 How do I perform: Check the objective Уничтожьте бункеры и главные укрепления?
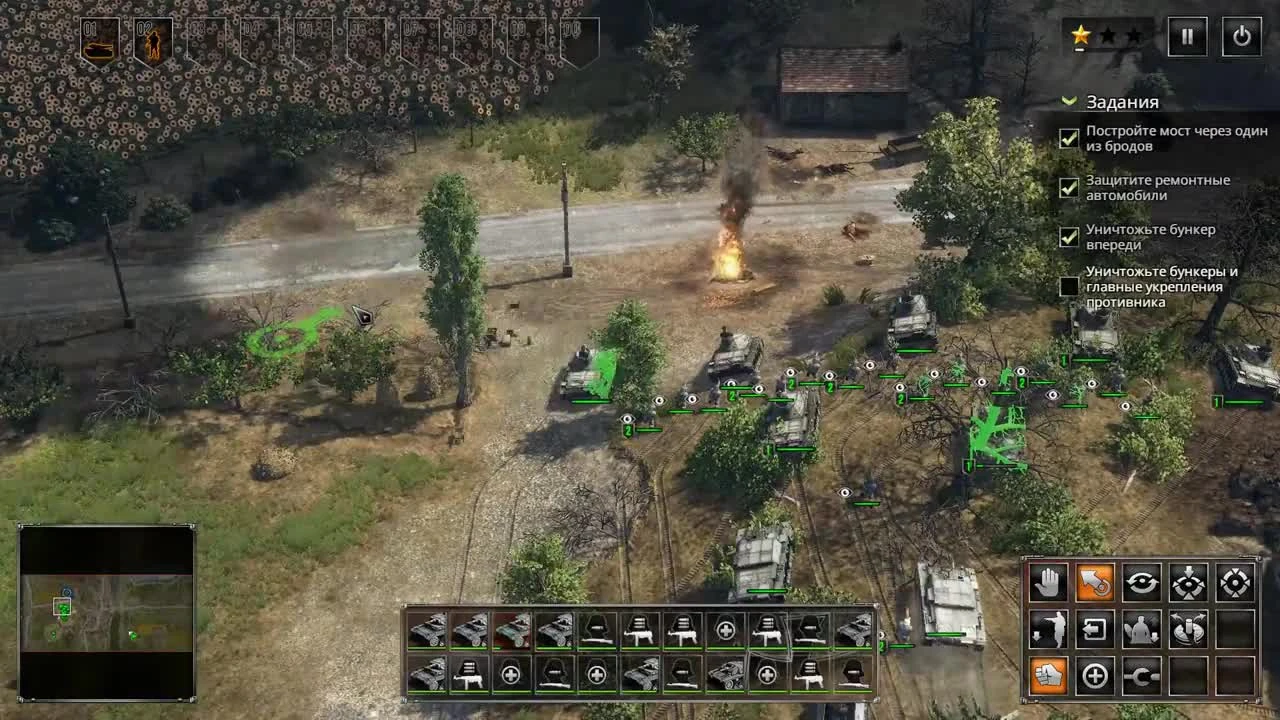click(x=1068, y=287)
